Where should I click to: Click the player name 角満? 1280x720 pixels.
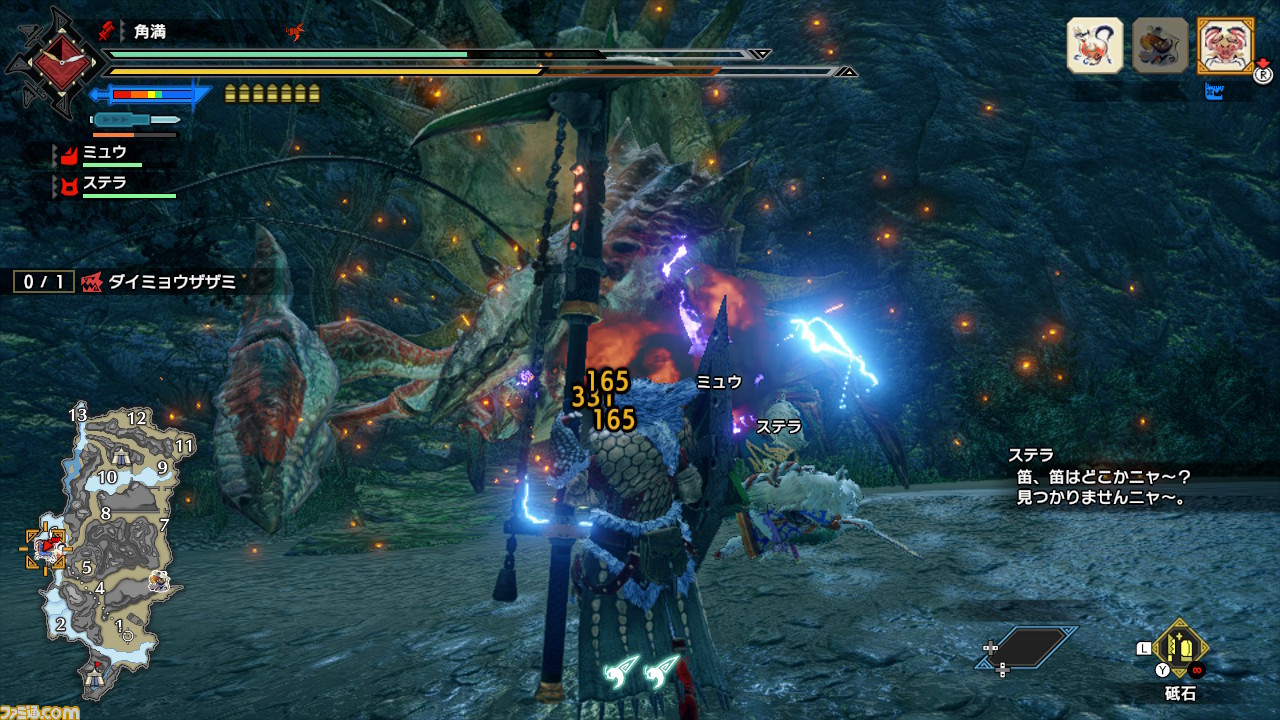[150, 32]
